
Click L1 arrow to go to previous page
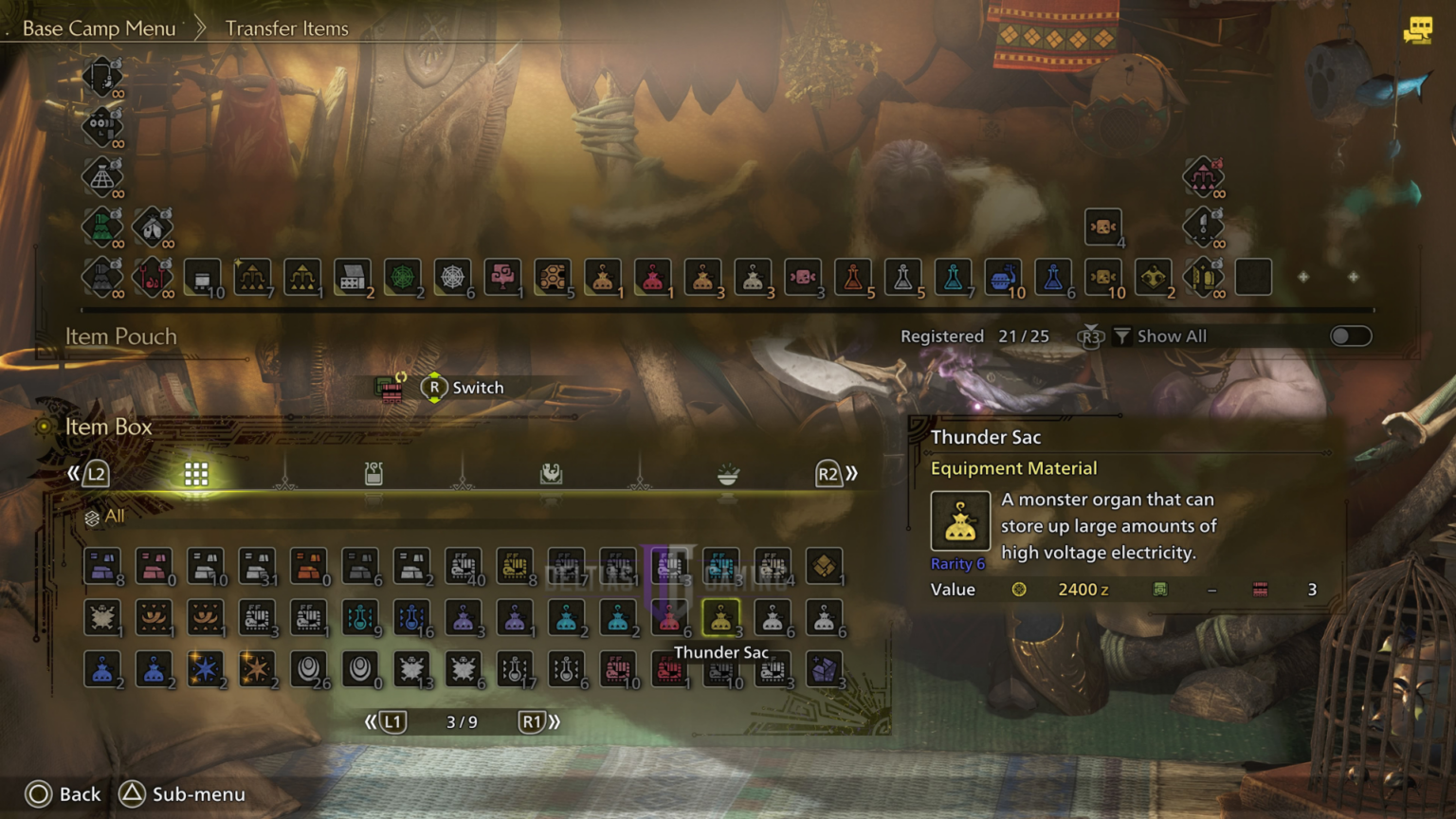pos(391,721)
